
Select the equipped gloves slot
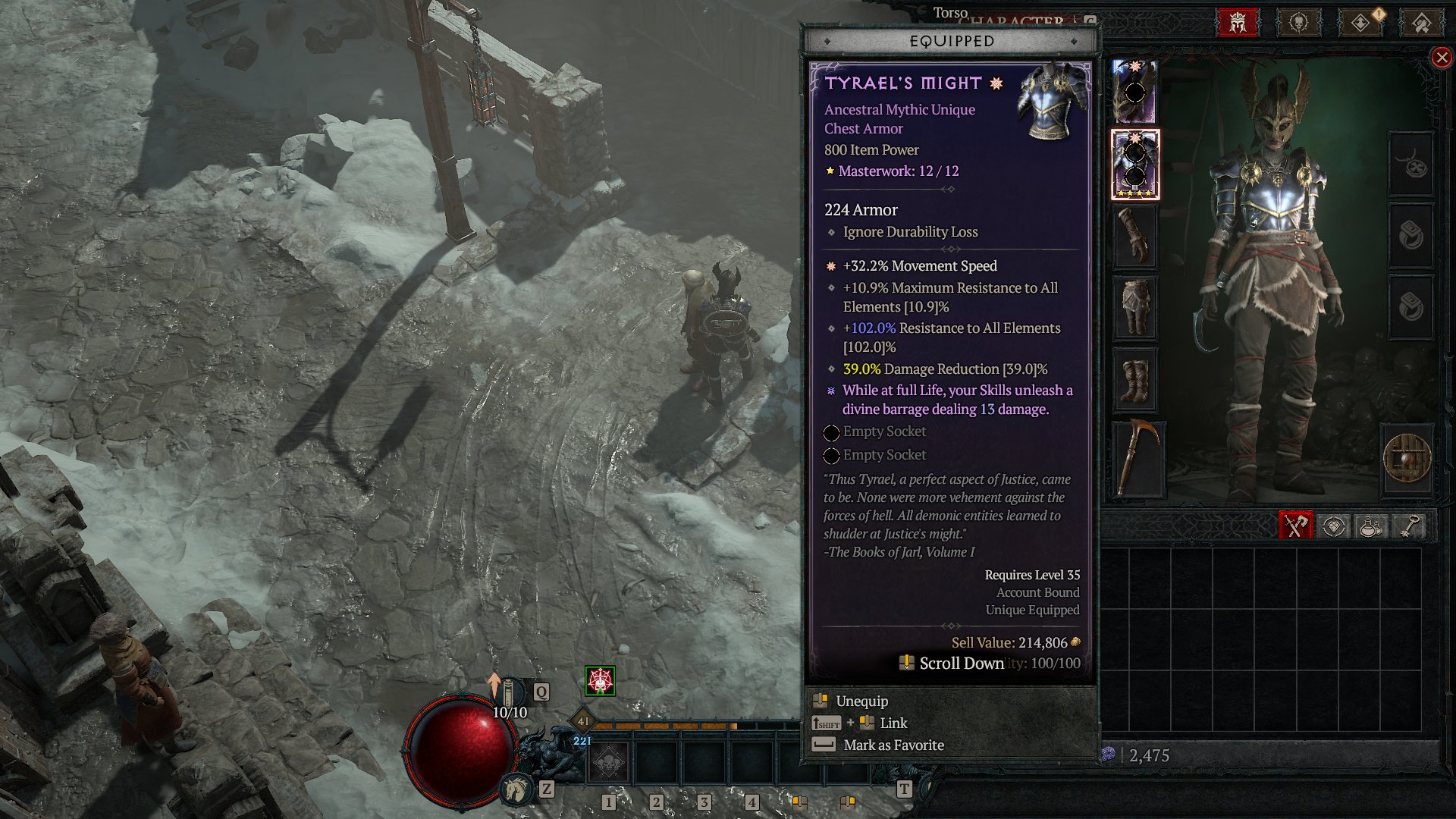tap(1134, 237)
